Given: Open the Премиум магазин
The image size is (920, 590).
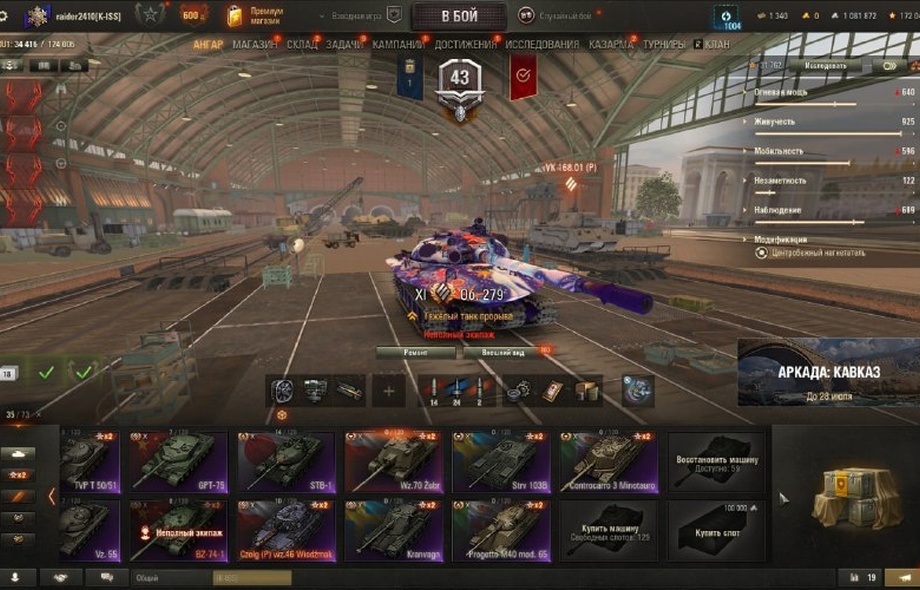Looking at the screenshot, I should [x=261, y=15].
